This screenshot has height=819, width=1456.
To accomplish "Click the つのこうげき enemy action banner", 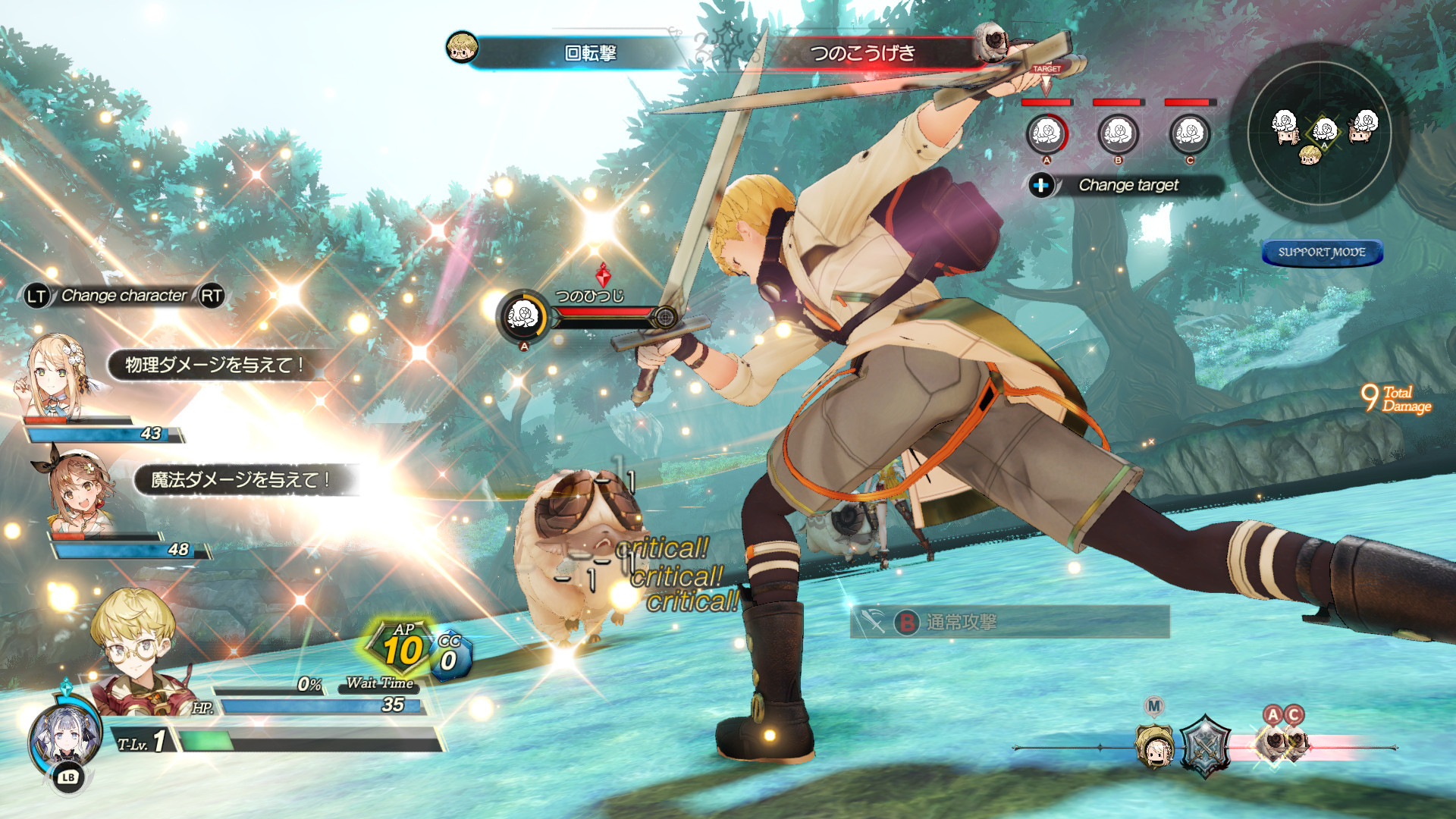I will click(x=863, y=53).
